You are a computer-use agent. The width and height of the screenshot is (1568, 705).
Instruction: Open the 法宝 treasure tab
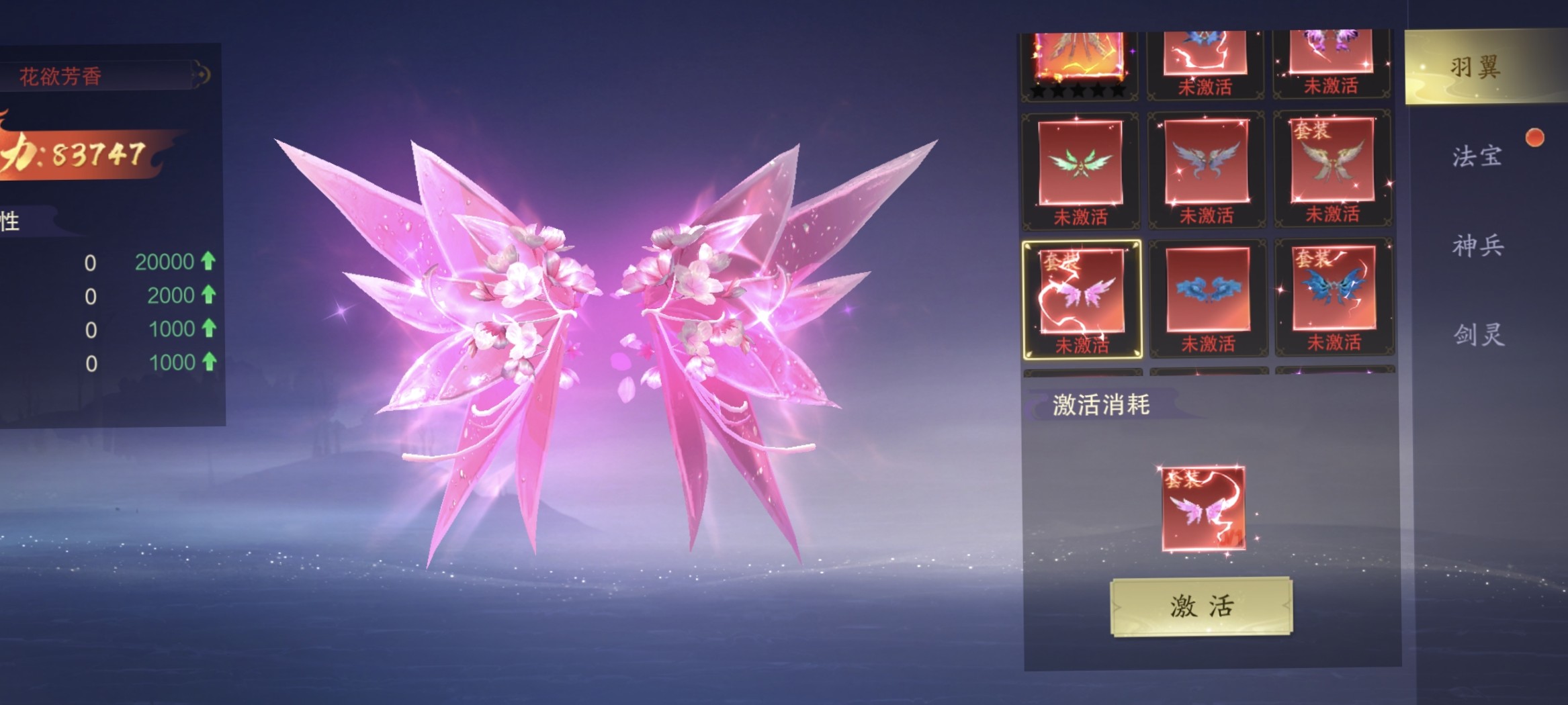[x=1477, y=157]
